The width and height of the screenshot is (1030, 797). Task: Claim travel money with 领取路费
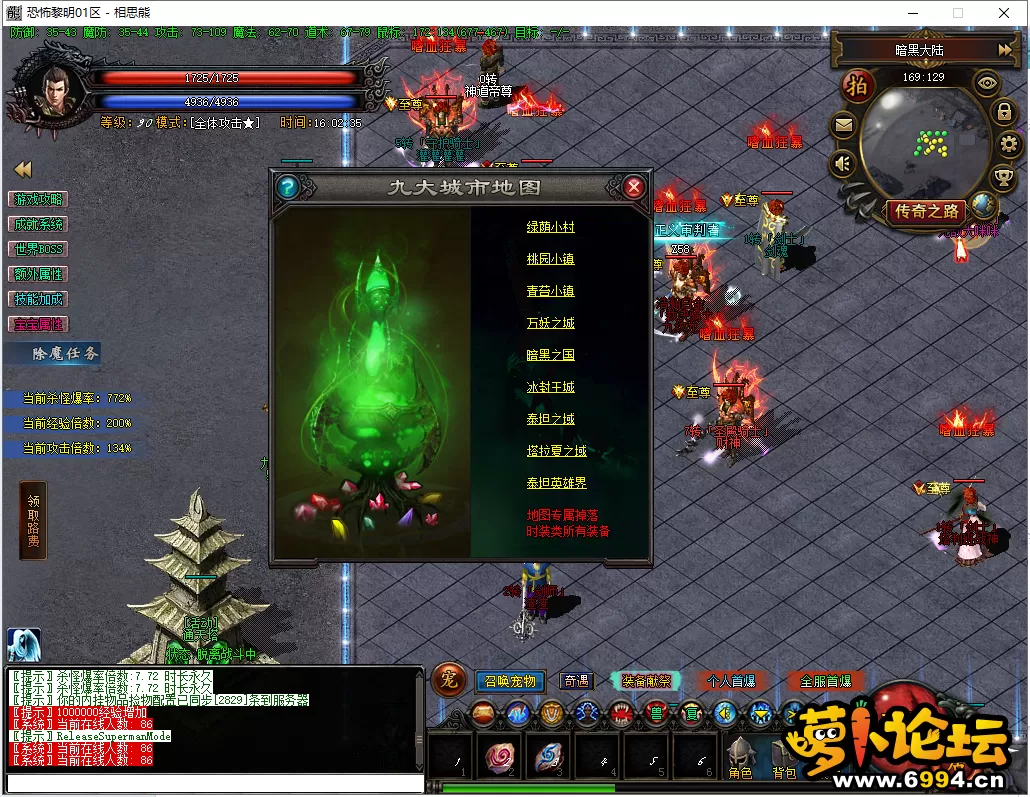point(33,520)
